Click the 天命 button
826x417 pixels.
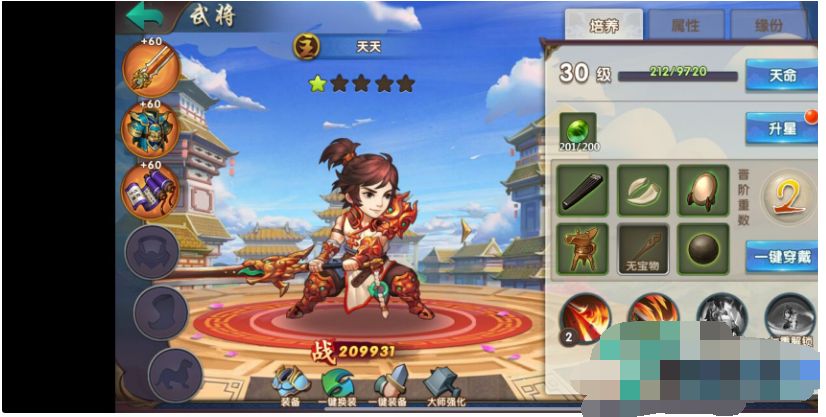click(781, 76)
